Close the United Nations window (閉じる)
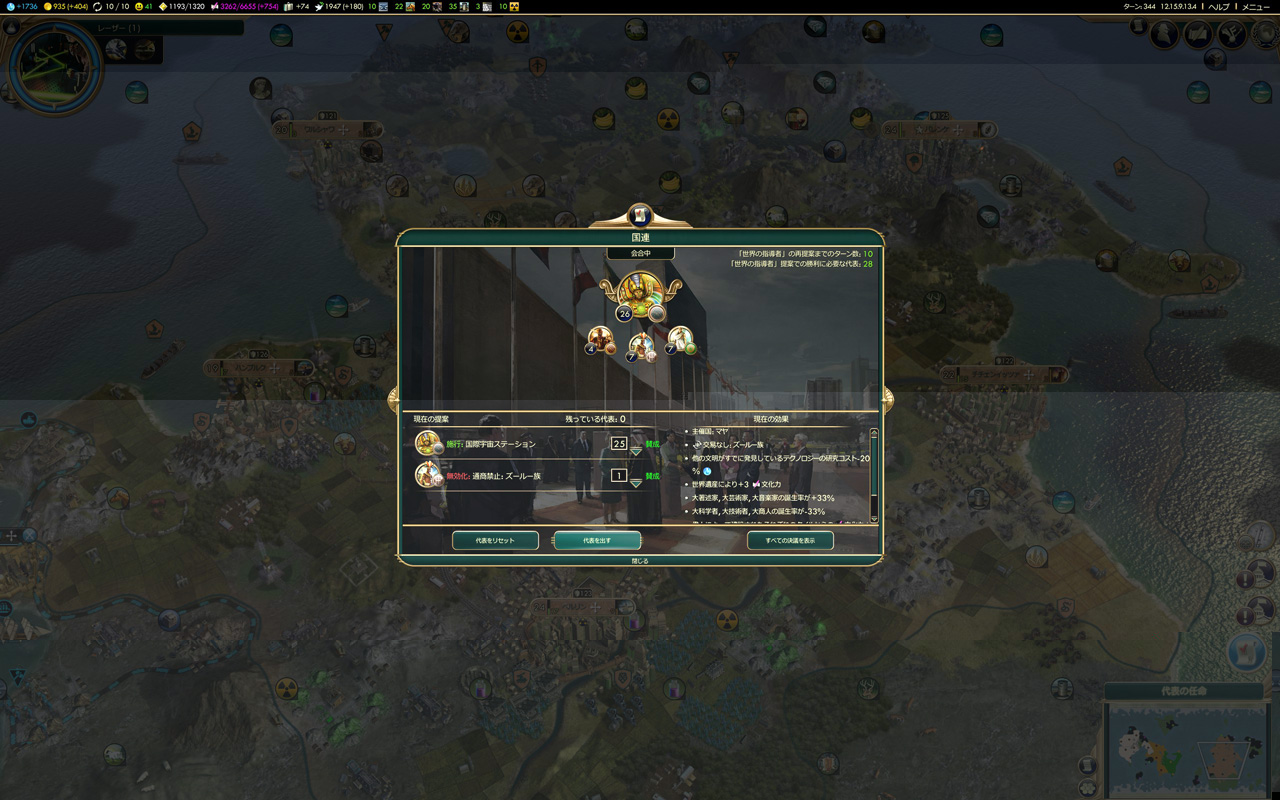 (640, 561)
